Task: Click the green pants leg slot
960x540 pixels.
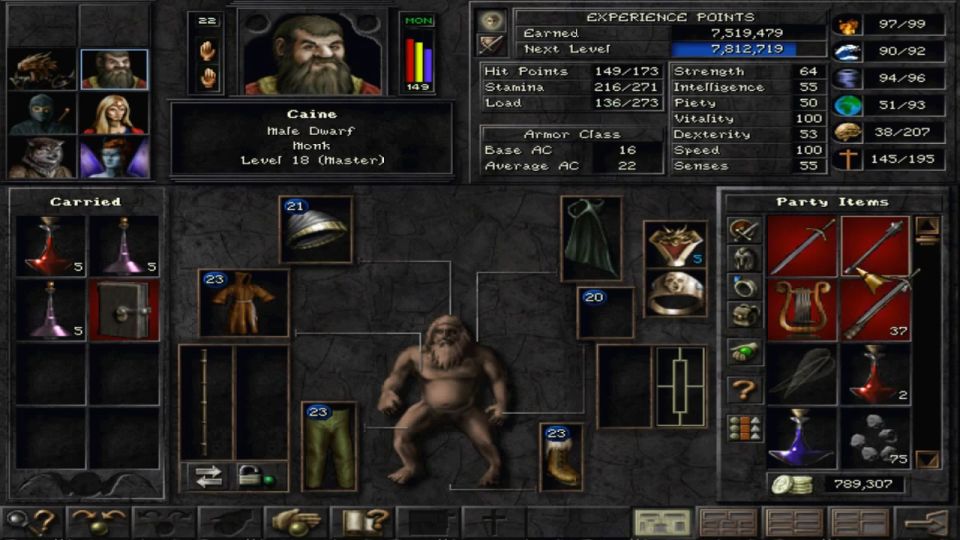Action: pos(329,446)
